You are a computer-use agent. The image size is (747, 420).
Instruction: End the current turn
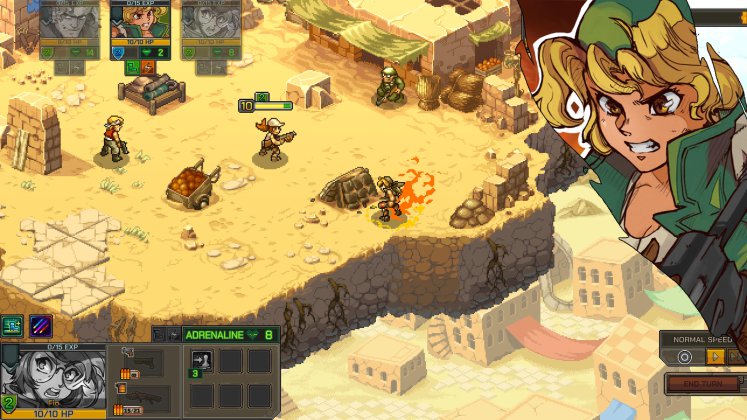point(701,383)
